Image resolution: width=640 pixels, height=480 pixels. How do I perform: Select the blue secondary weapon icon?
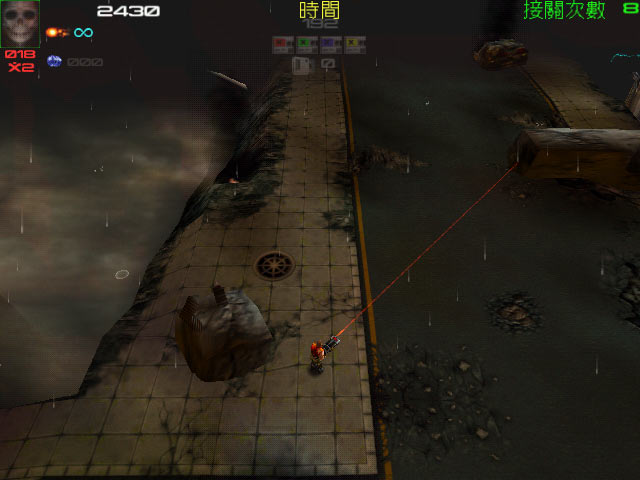(x=54, y=61)
